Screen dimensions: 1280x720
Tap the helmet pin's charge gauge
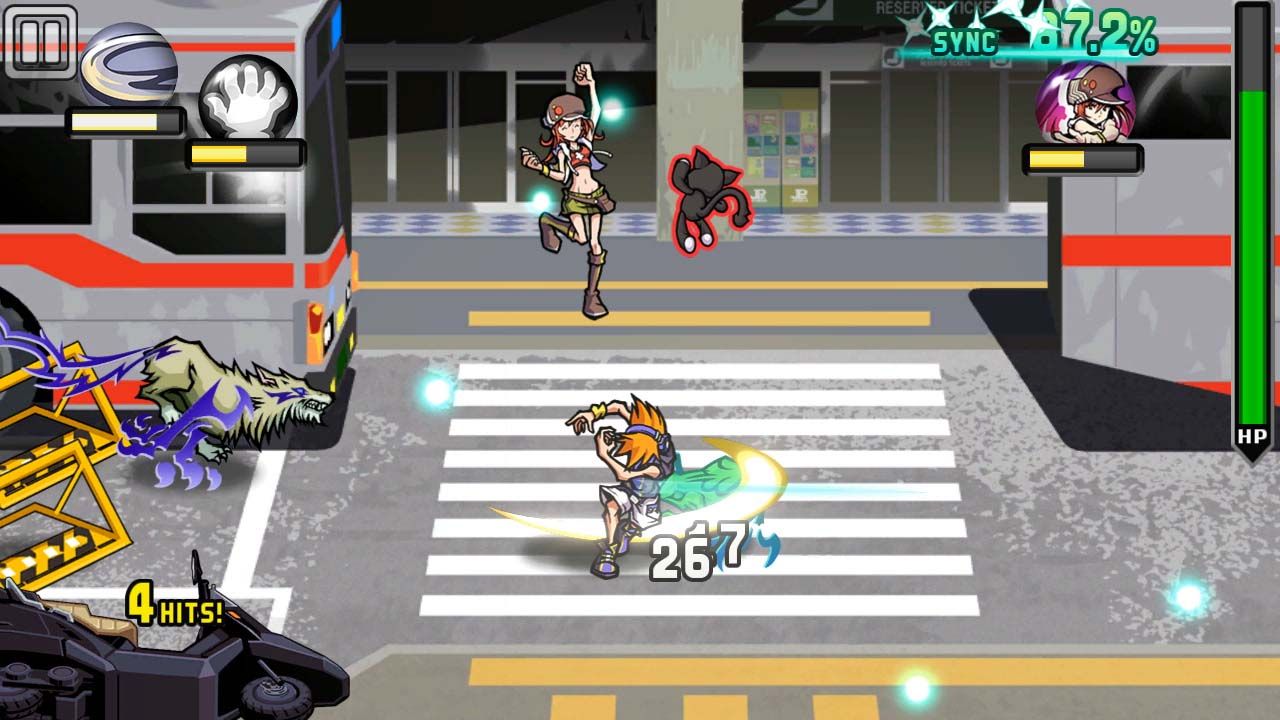click(125, 120)
